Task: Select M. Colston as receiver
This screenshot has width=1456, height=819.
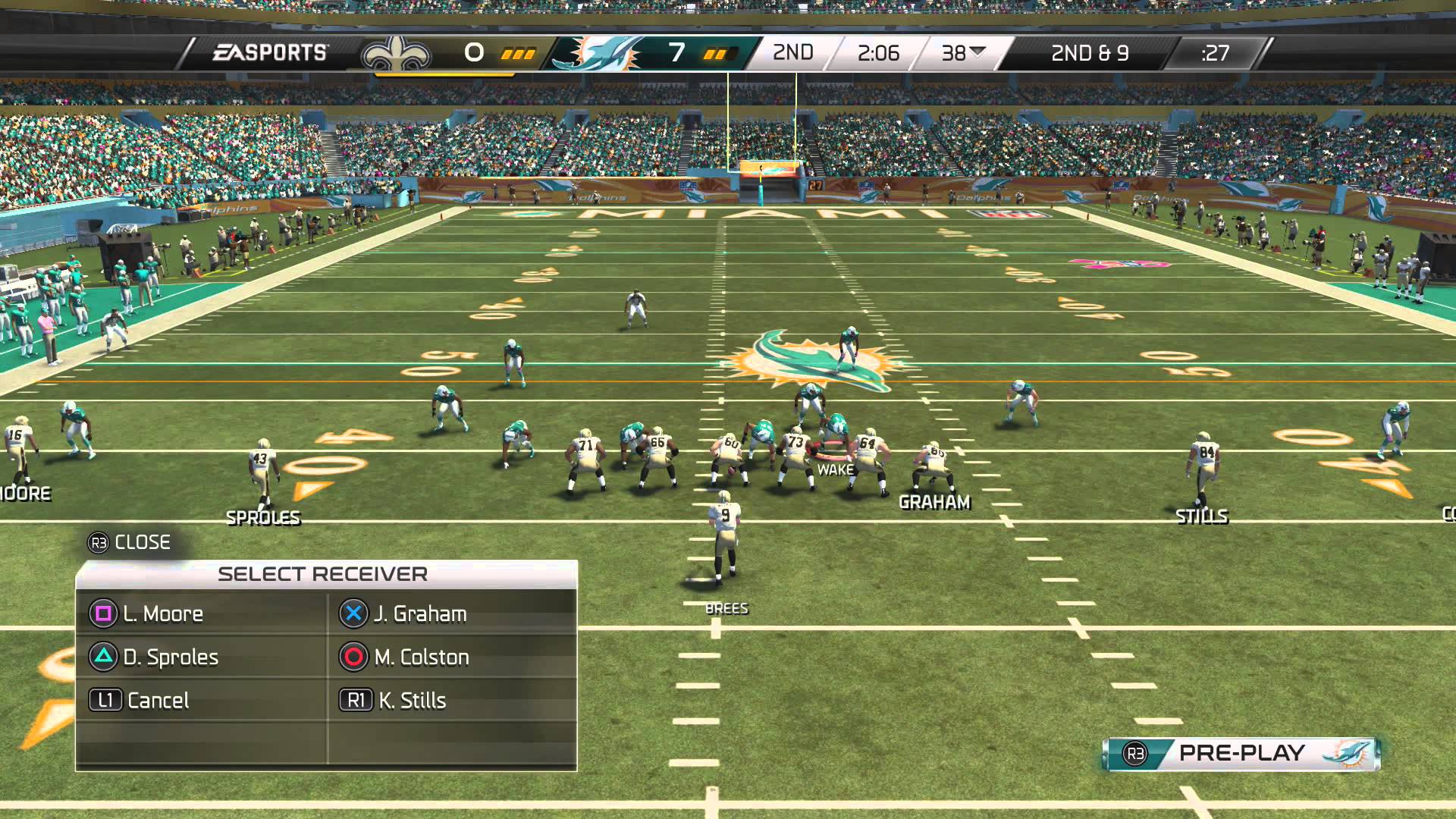Action: (x=421, y=657)
